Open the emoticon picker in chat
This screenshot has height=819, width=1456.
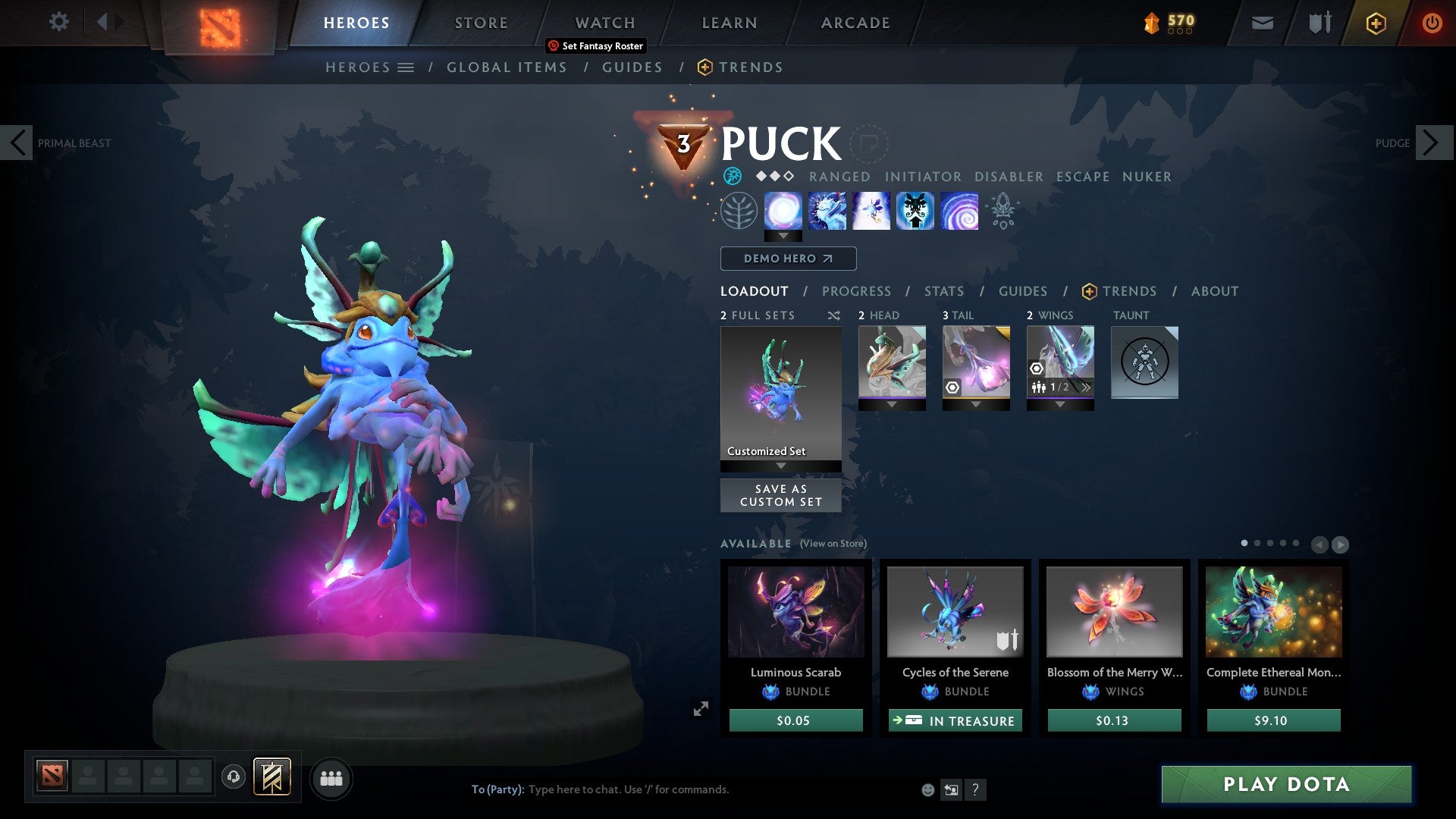point(927,789)
